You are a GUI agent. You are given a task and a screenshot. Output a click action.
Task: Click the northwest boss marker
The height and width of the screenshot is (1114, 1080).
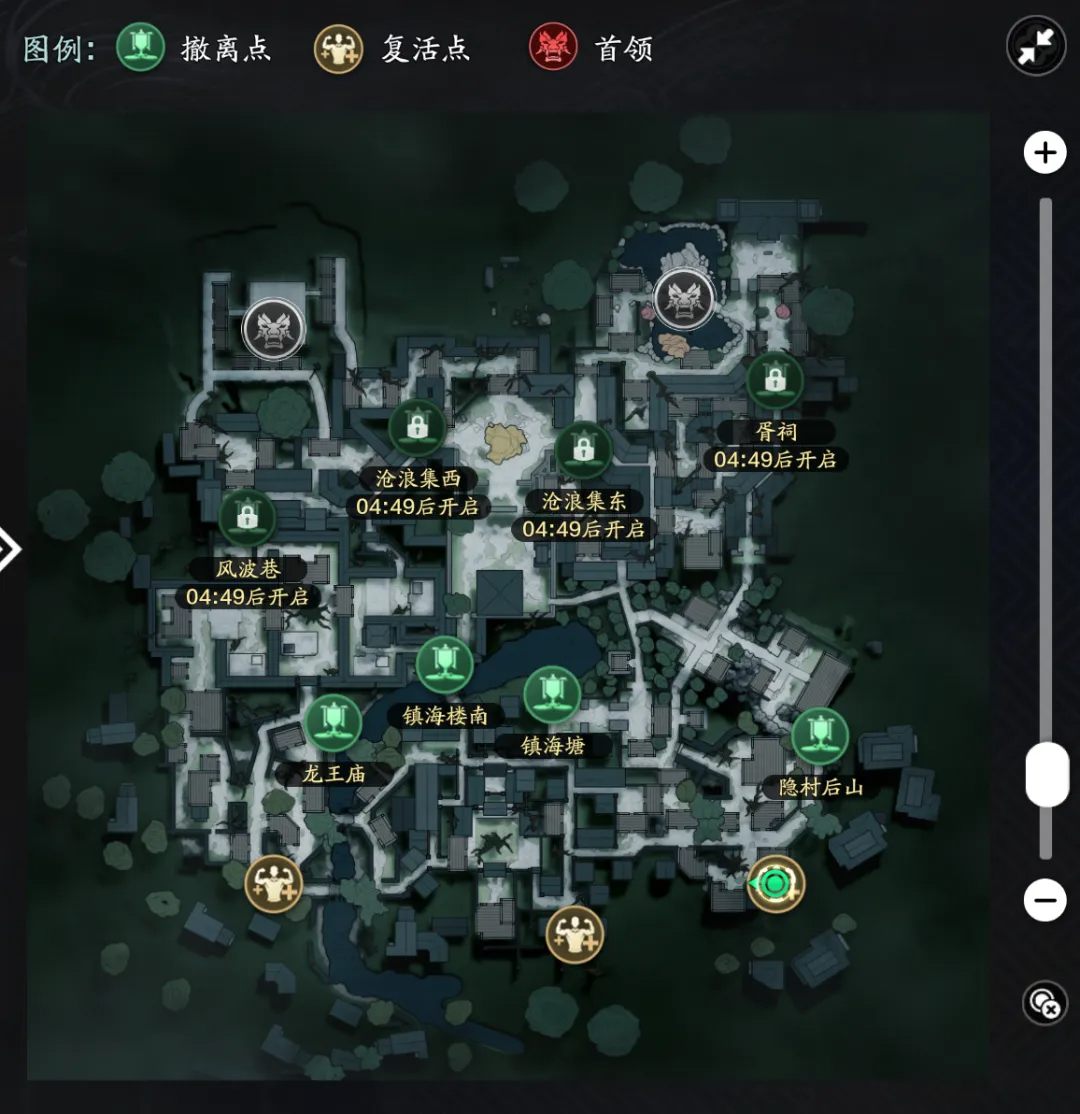point(273,327)
